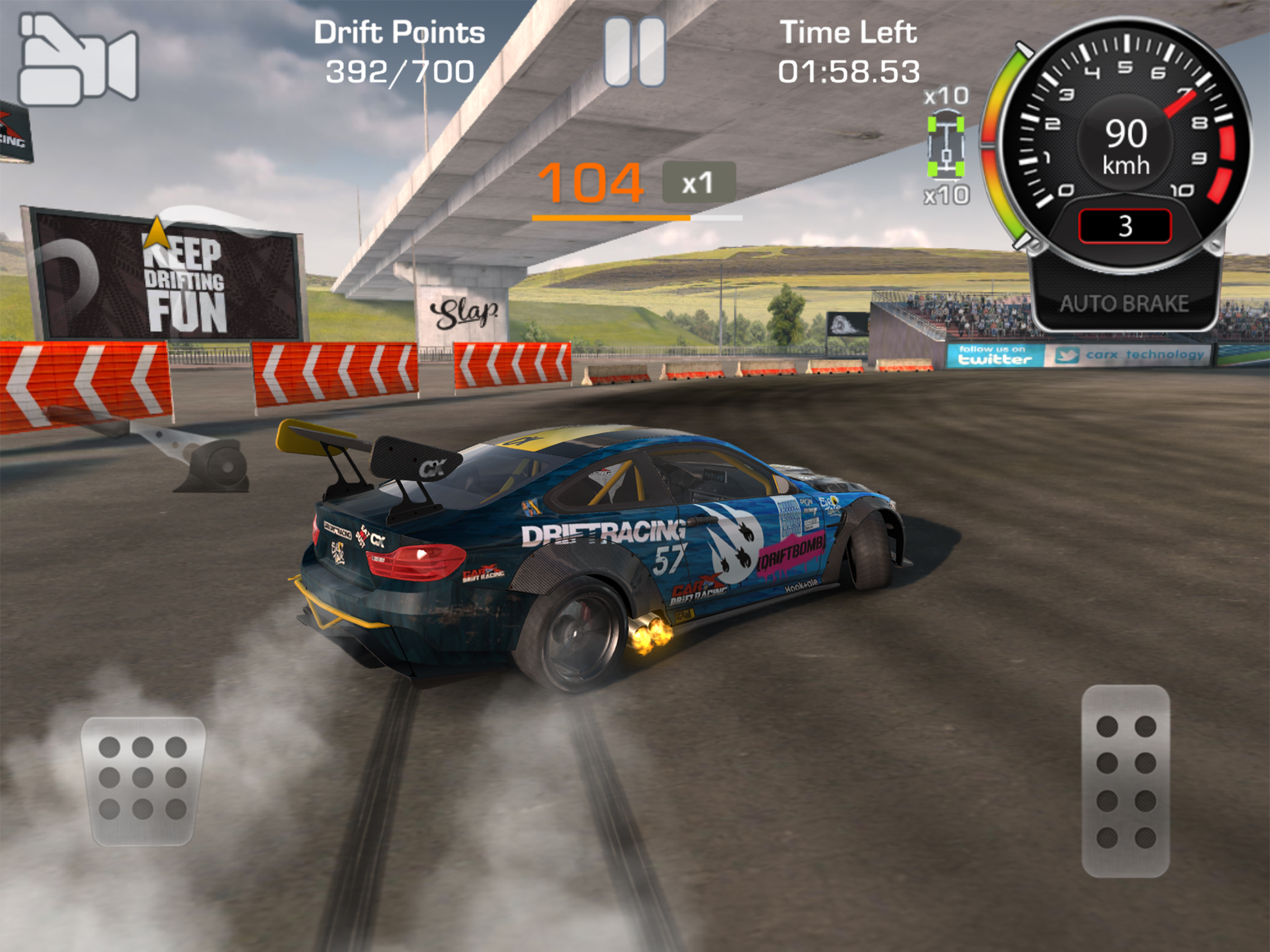The height and width of the screenshot is (952, 1270).
Task: Pause the drift race
Action: (x=635, y=52)
